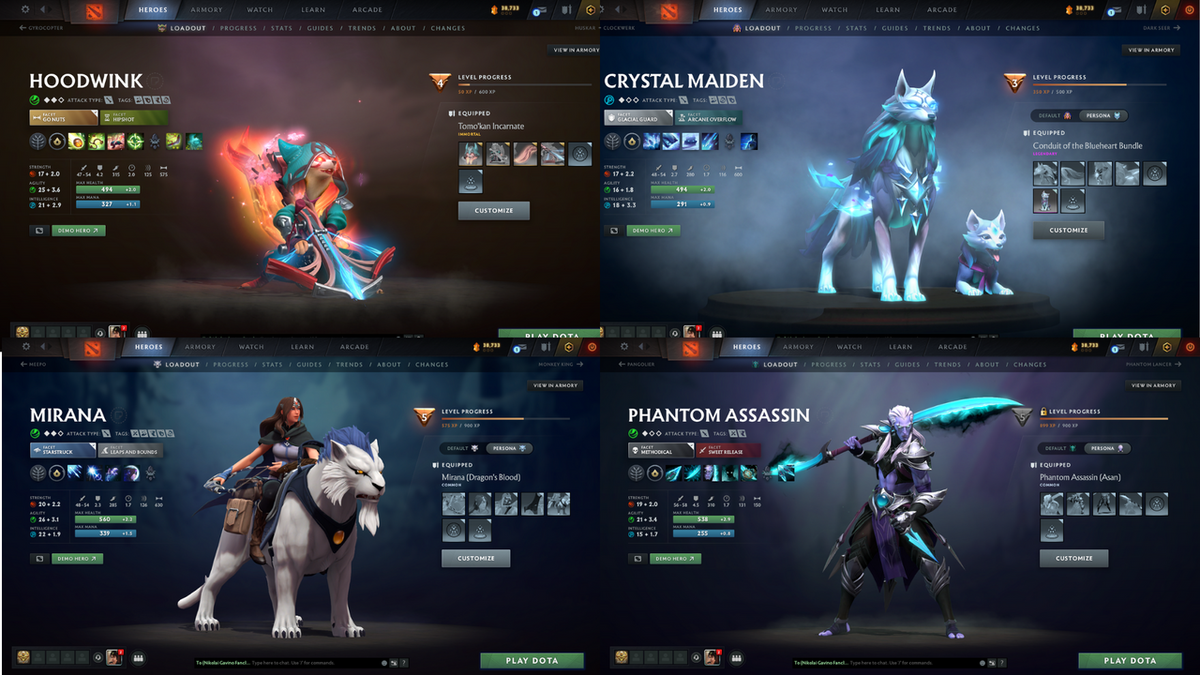The width and height of the screenshot is (1200, 675).
Task: Open Customize under Phantom Assassin (Asan)
Action: (x=1073, y=558)
